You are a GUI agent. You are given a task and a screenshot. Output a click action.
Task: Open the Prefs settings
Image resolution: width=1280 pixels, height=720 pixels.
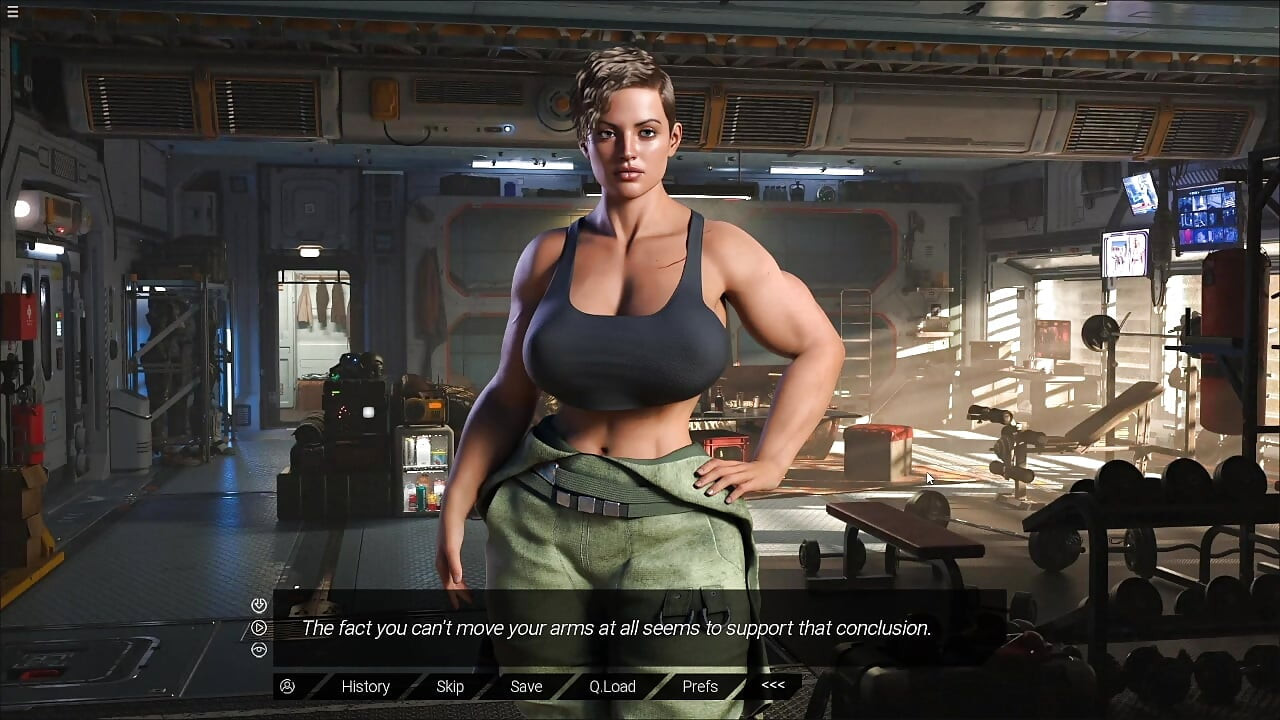pos(700,686)
